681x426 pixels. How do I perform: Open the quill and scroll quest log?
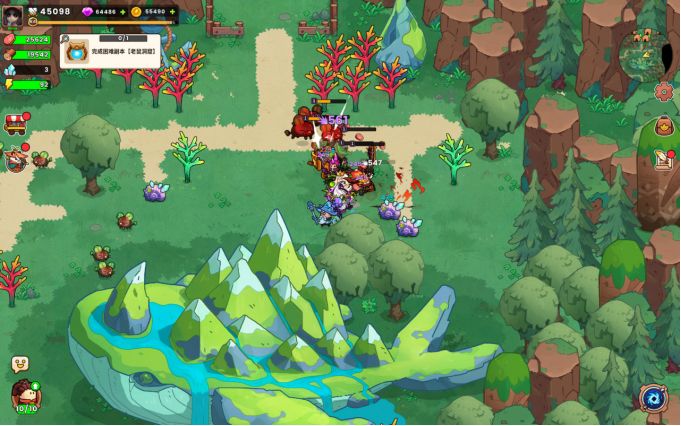click(x=664, y=159)
